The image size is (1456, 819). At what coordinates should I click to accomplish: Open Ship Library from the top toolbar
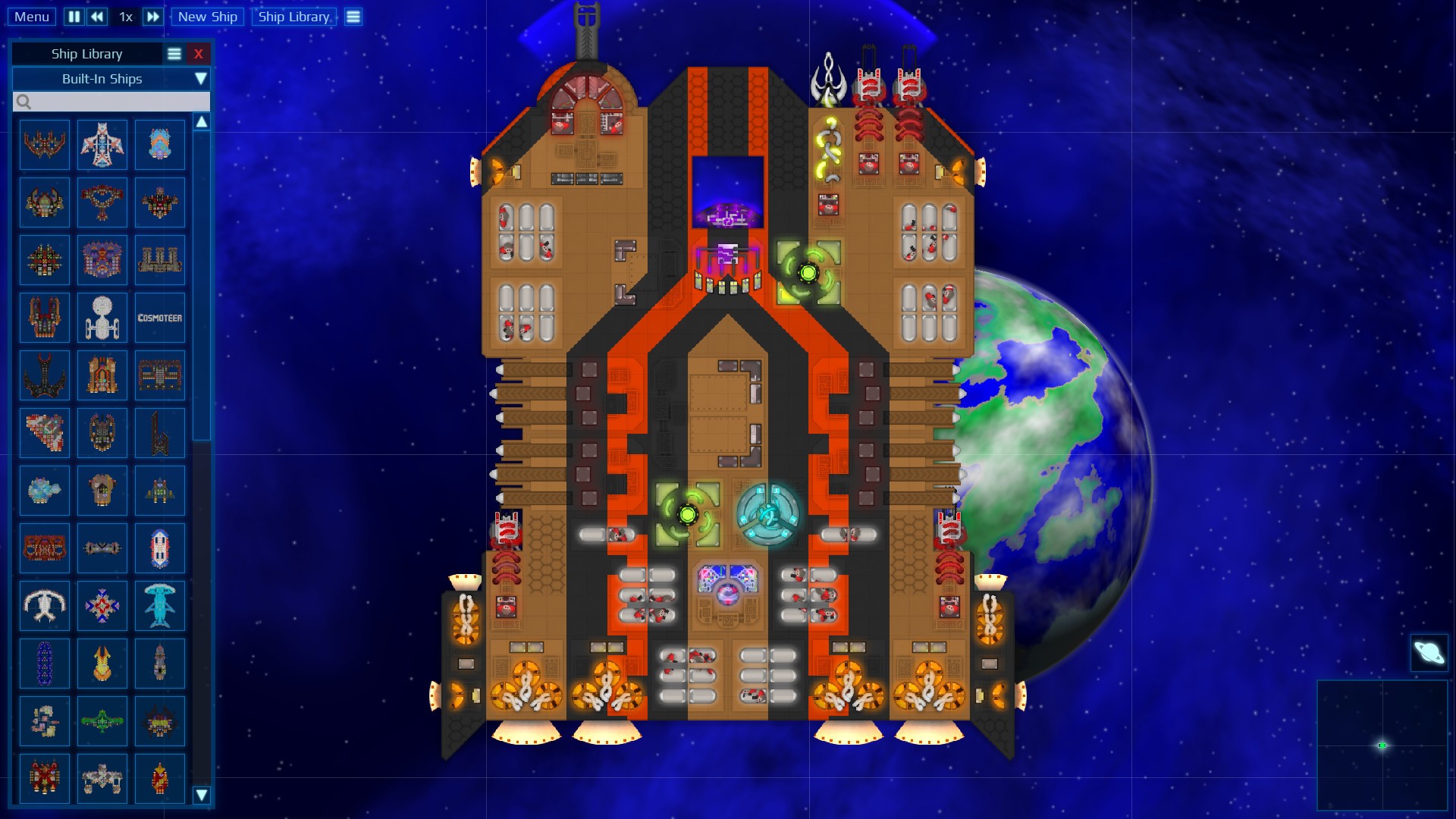click(294, 16)
